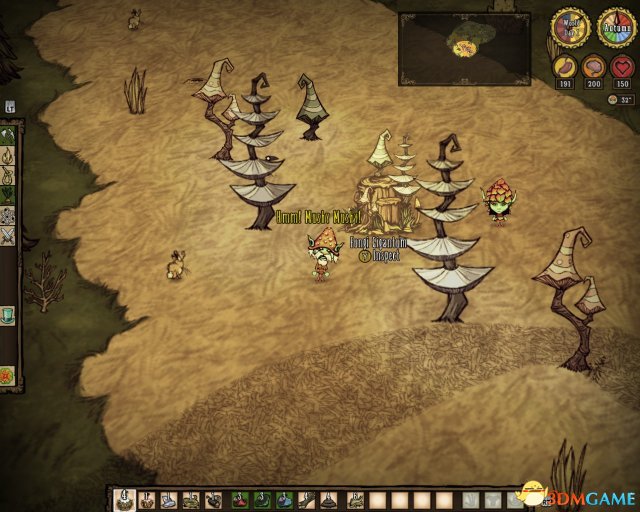Select the Survival trap crafting tab
Viewport: 640px width, 512px height.
click(9, 176)
